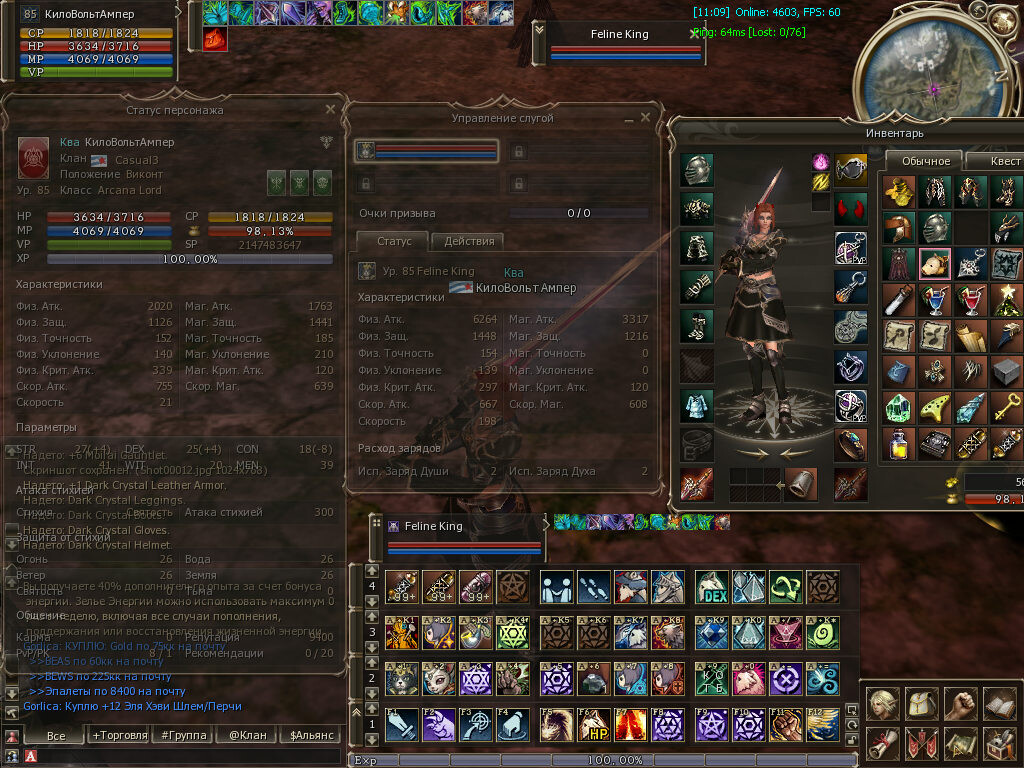Image resolution: width=1024 pixels, height=768 pixels.
Task: Switch to the Действия tab
Action: tap(467, 241)
